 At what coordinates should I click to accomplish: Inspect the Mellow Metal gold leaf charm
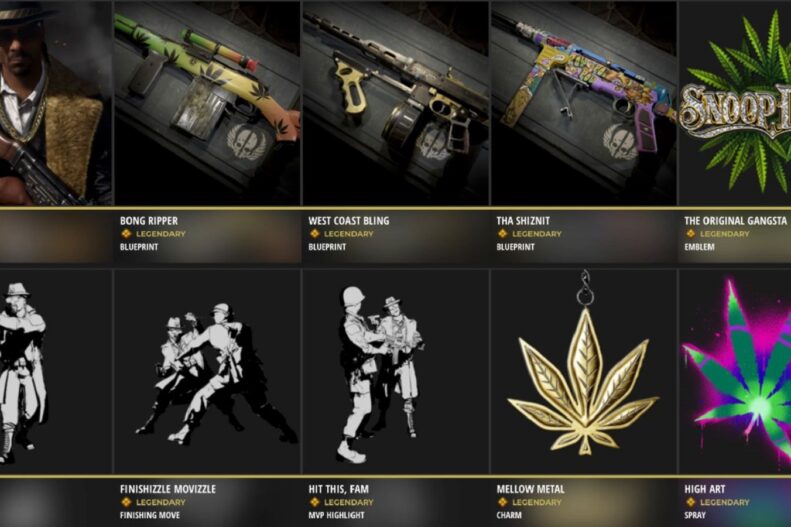point(583,371)
